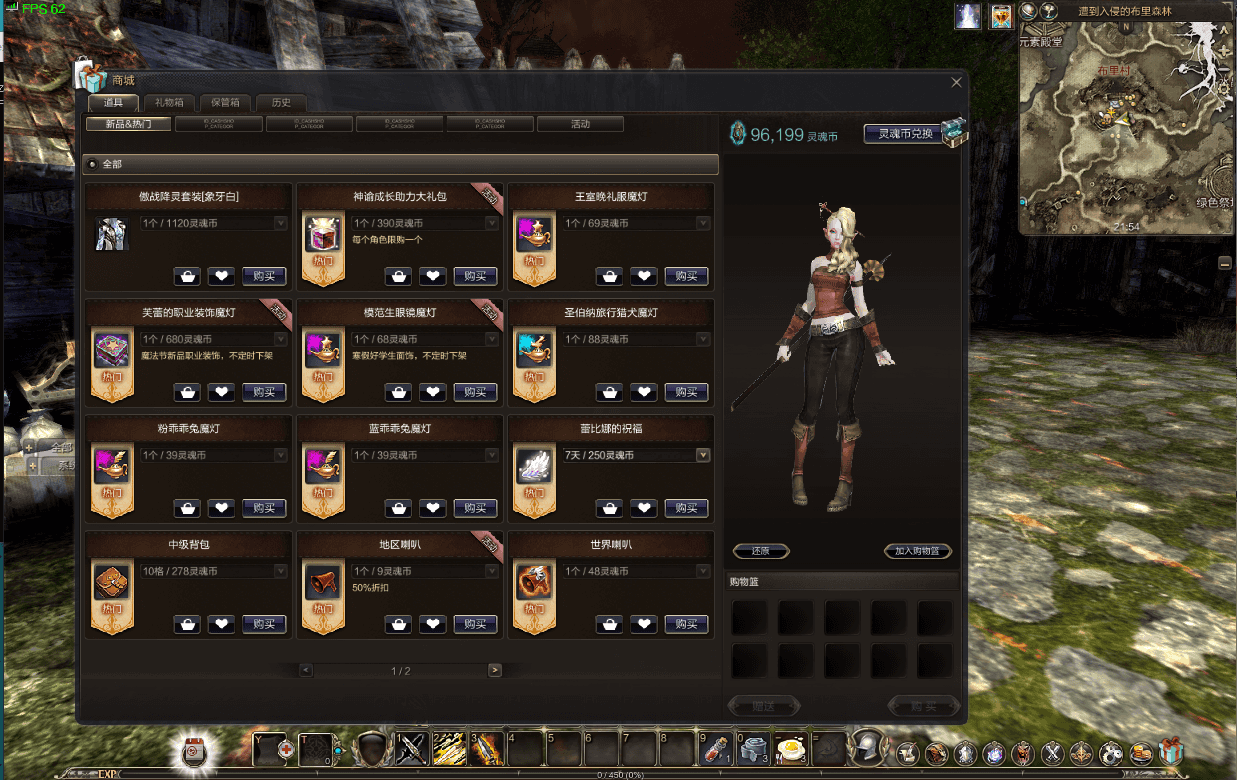The image size is (1237, 780).
Task: Switch to the 礼物箱 tab
Action: click(x=169, y=102)
